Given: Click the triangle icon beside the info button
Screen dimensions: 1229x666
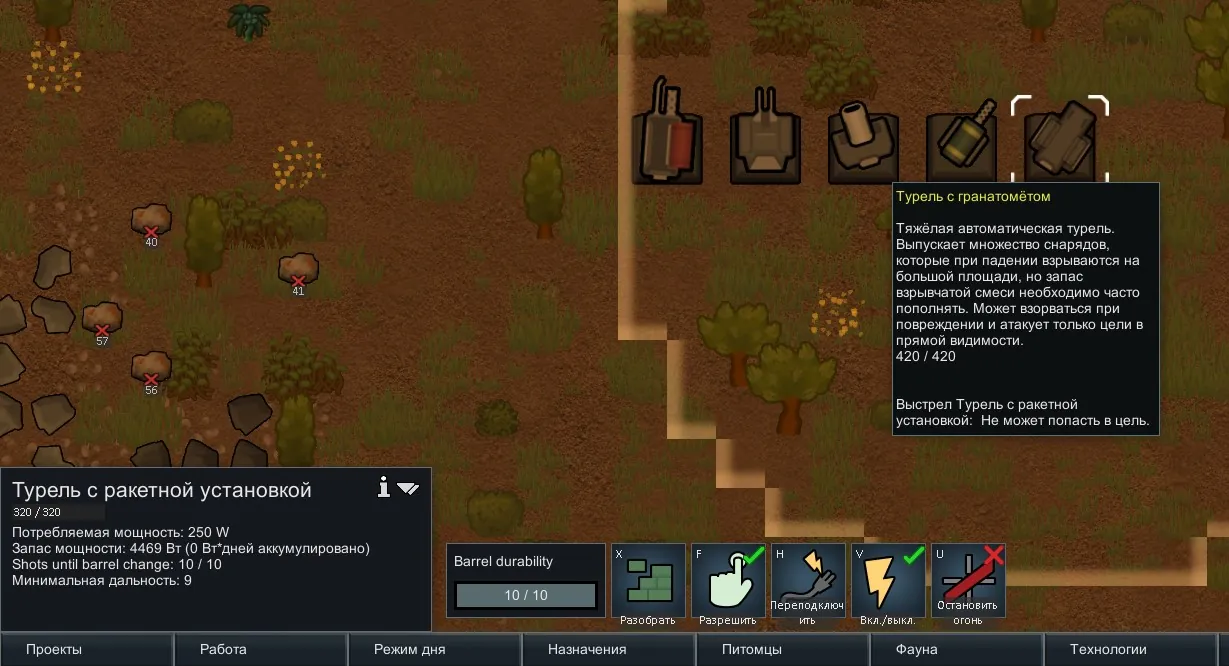Looking at the screenshot, I should point(408,488).
